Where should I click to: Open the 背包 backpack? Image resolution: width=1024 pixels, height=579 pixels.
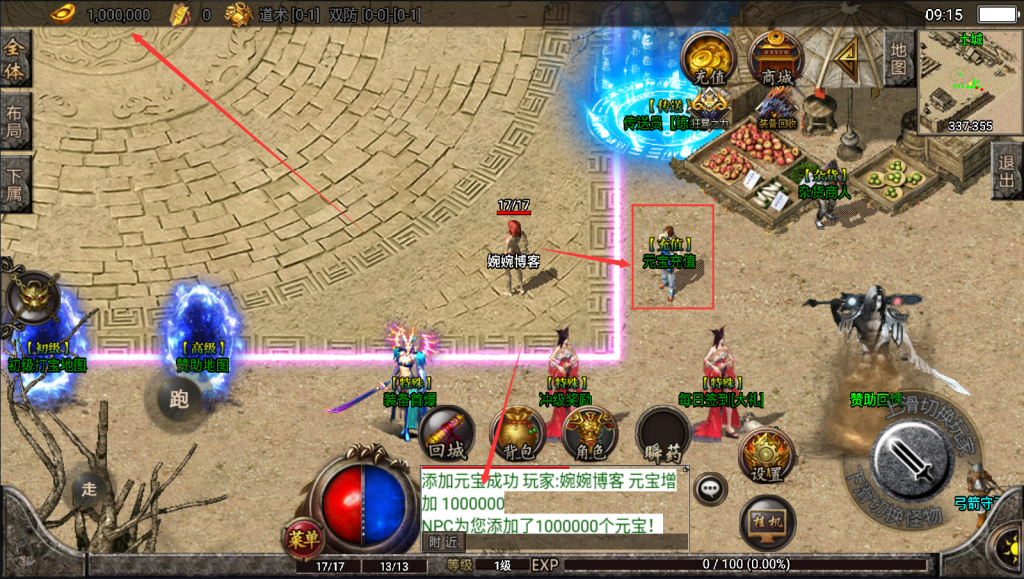point(517,434)
